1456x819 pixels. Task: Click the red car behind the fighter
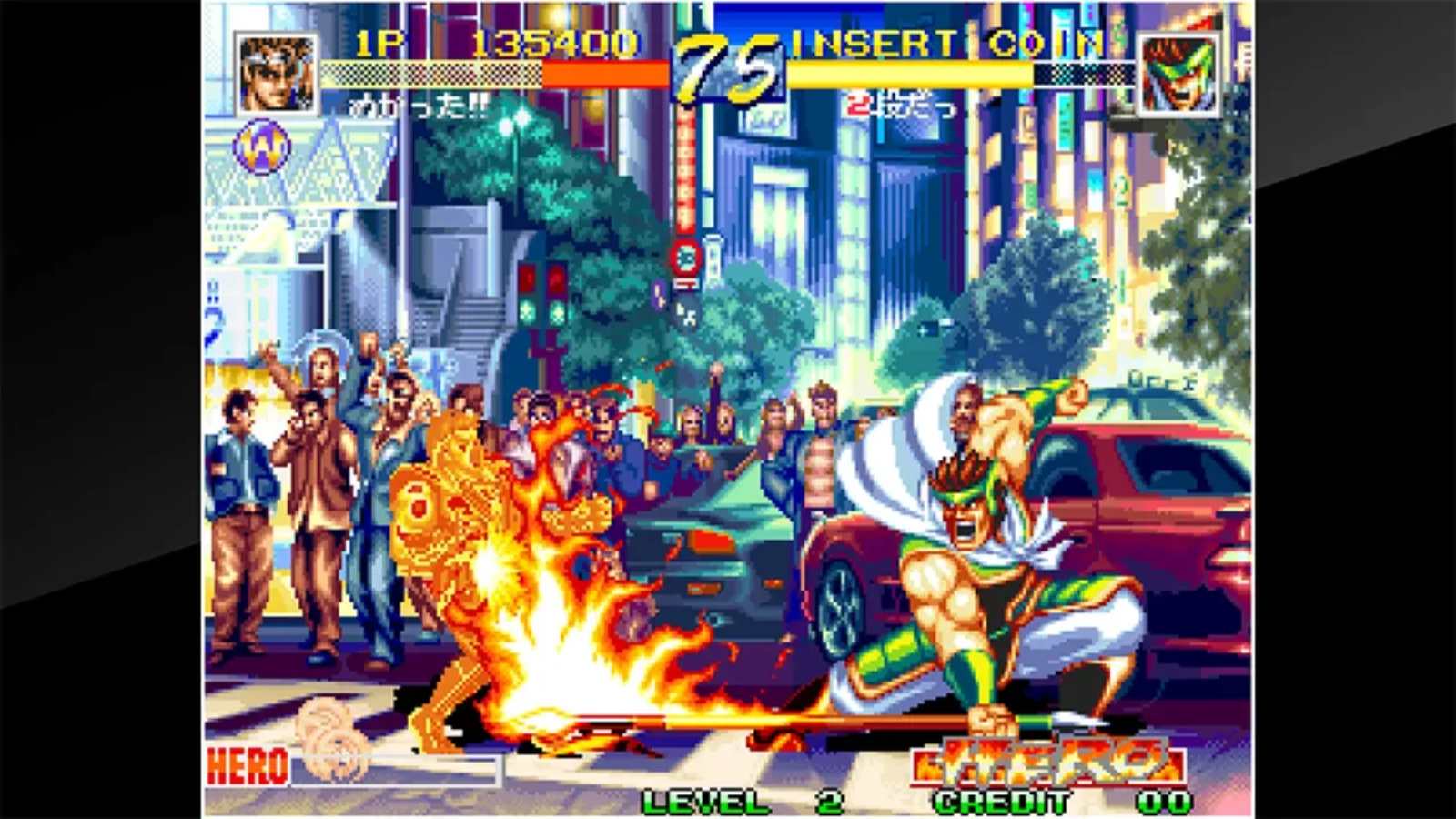pos(1137,510)
